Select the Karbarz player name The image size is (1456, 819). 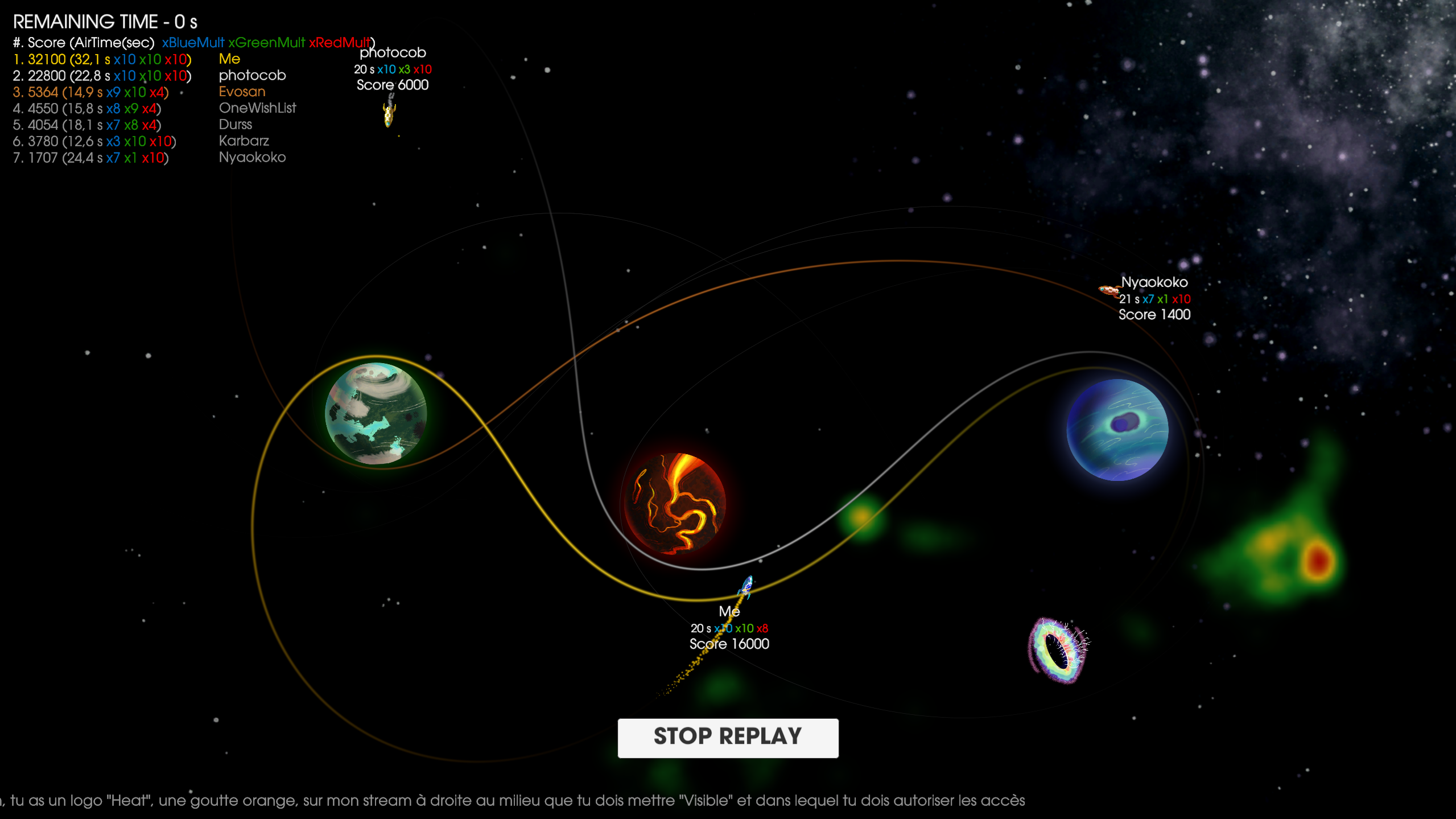coord(244,141)
